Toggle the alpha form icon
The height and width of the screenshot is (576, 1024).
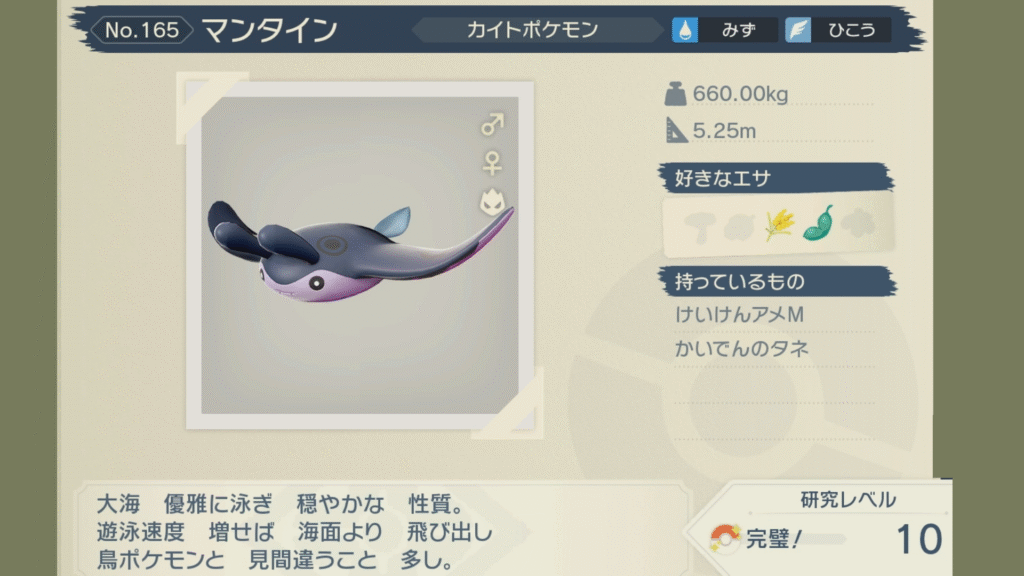click(491, 203)
